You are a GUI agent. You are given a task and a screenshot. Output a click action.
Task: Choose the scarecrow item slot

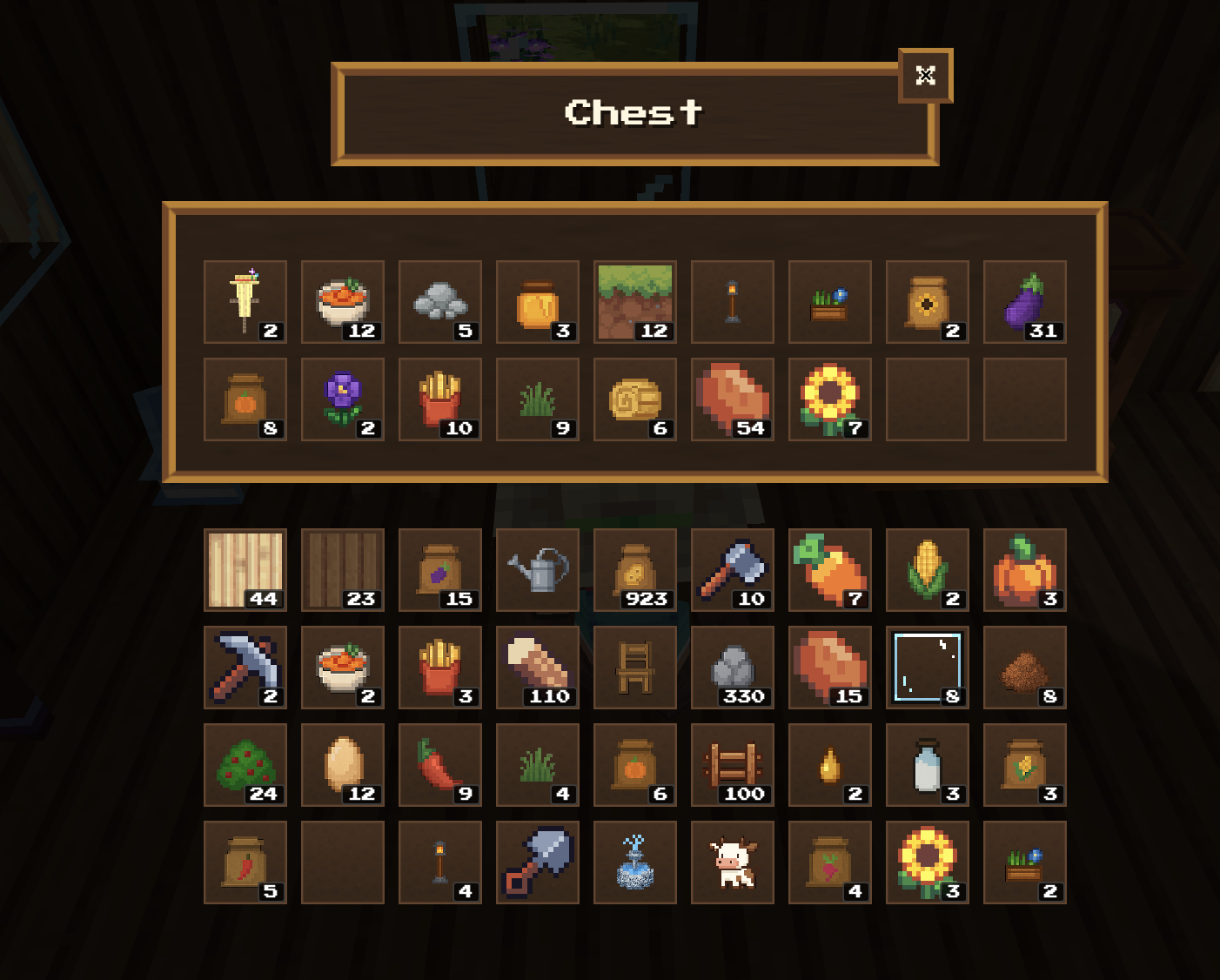[x=245, y=302]
